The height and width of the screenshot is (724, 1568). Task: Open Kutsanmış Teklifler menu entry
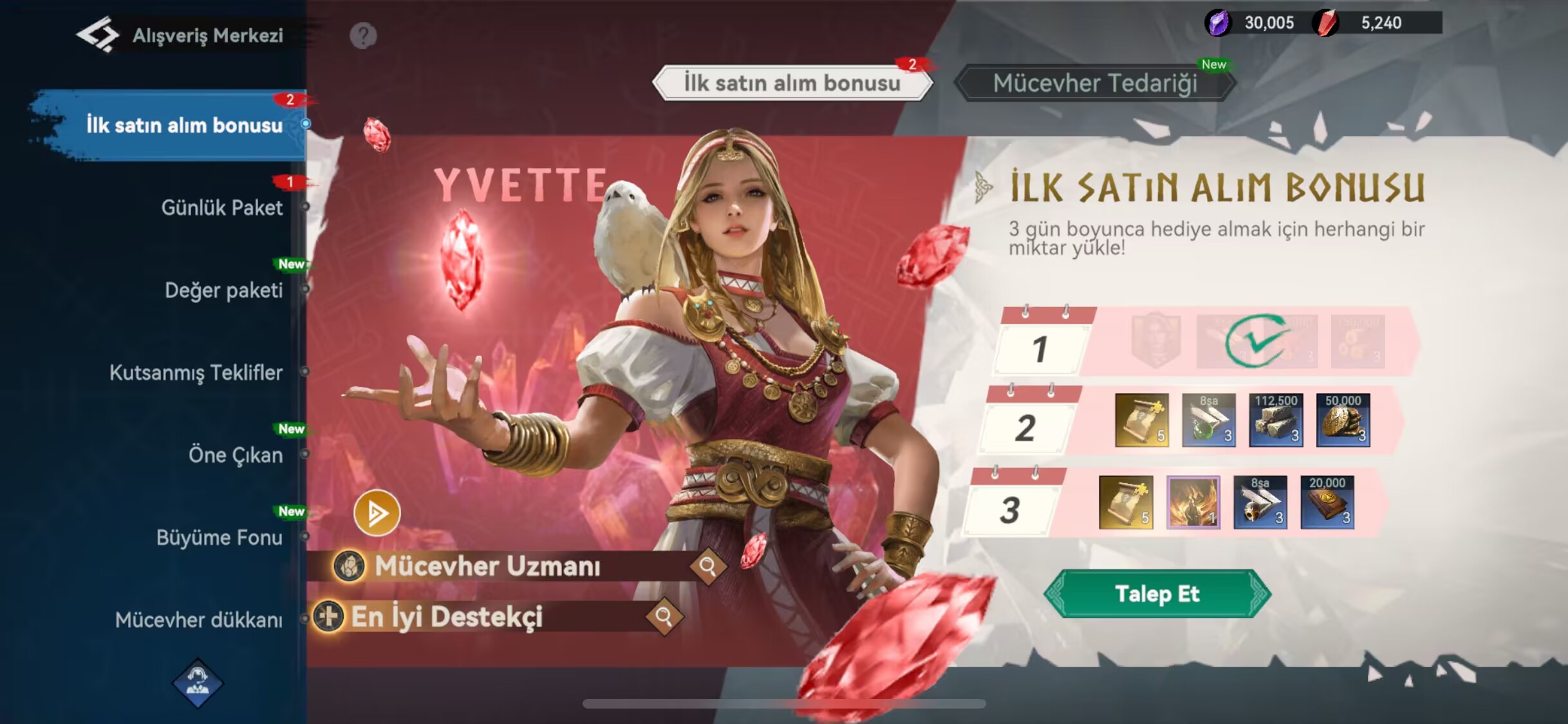point(196,373)
